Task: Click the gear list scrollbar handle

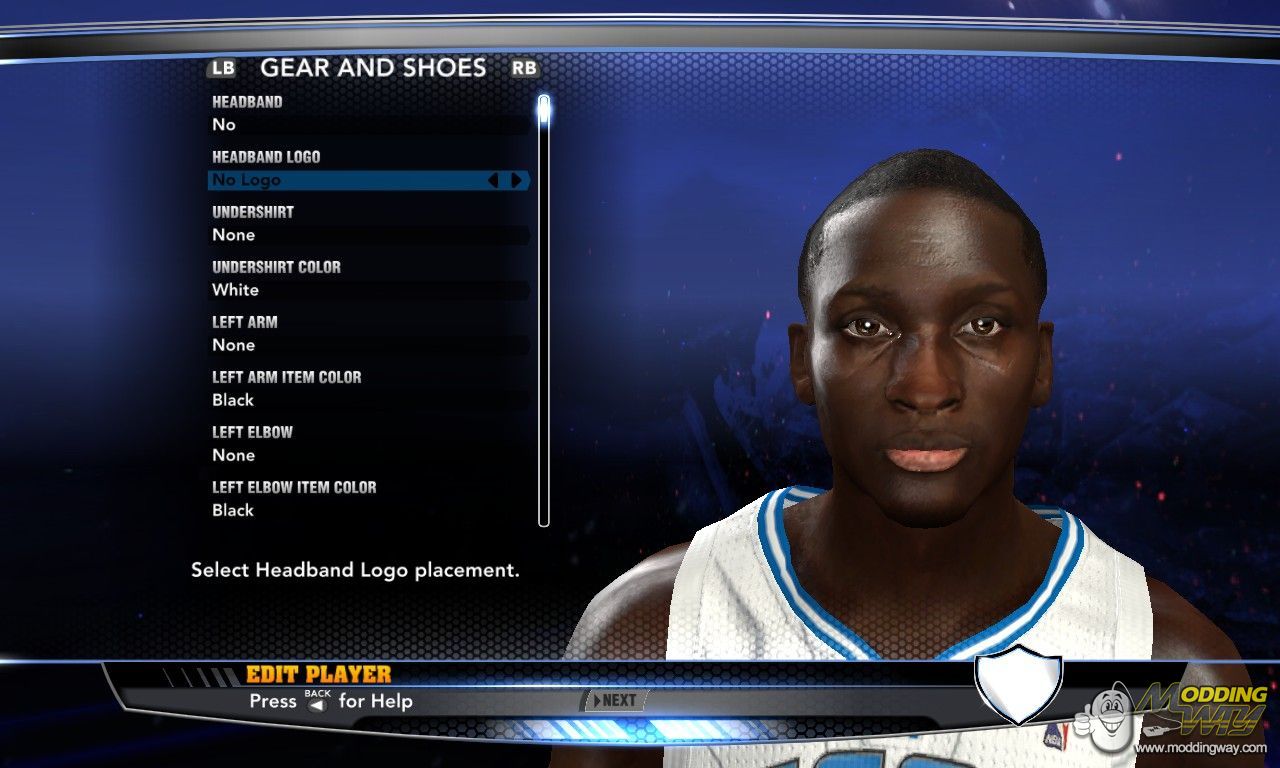Action: (544, 108)
